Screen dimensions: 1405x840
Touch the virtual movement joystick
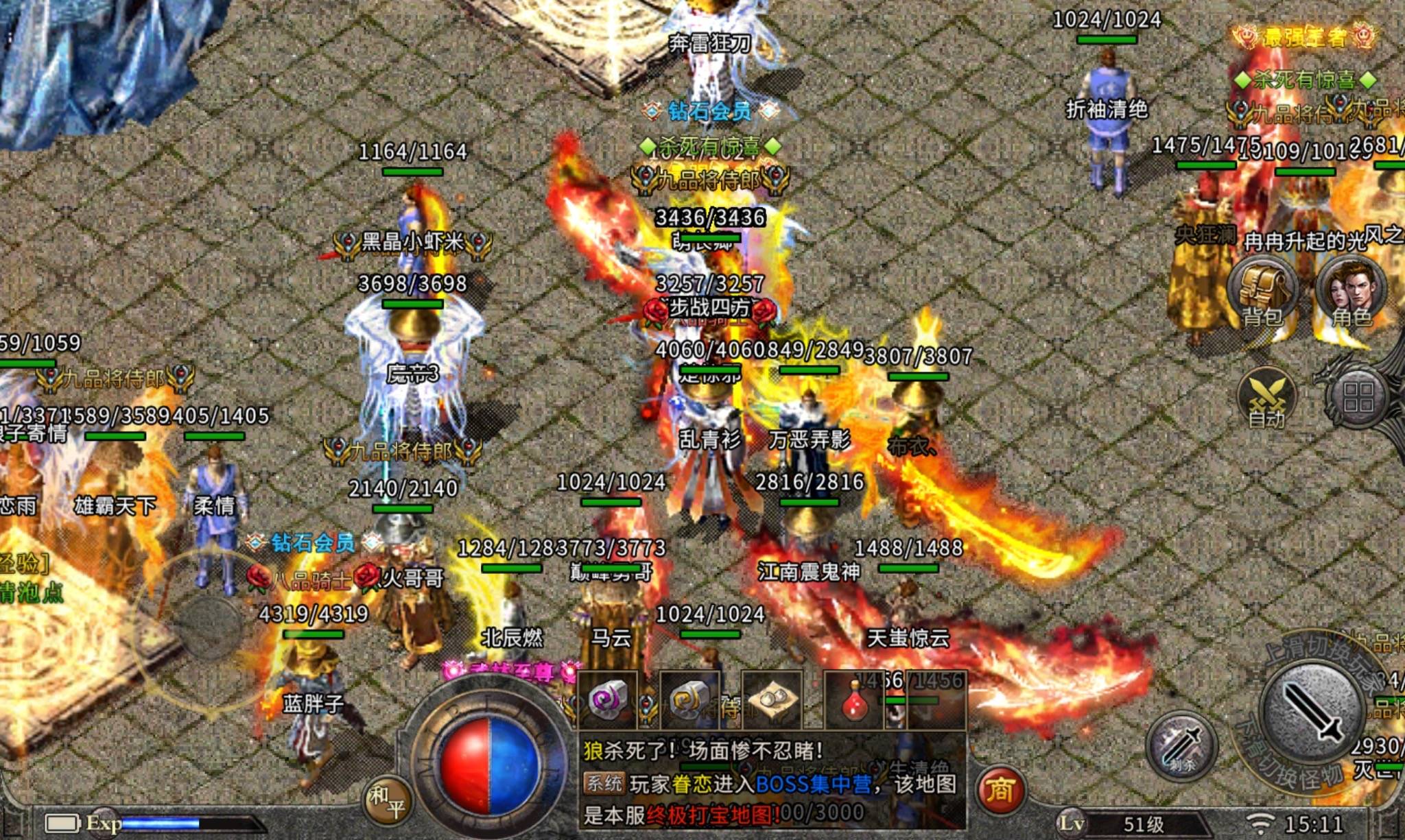point(208,625)
